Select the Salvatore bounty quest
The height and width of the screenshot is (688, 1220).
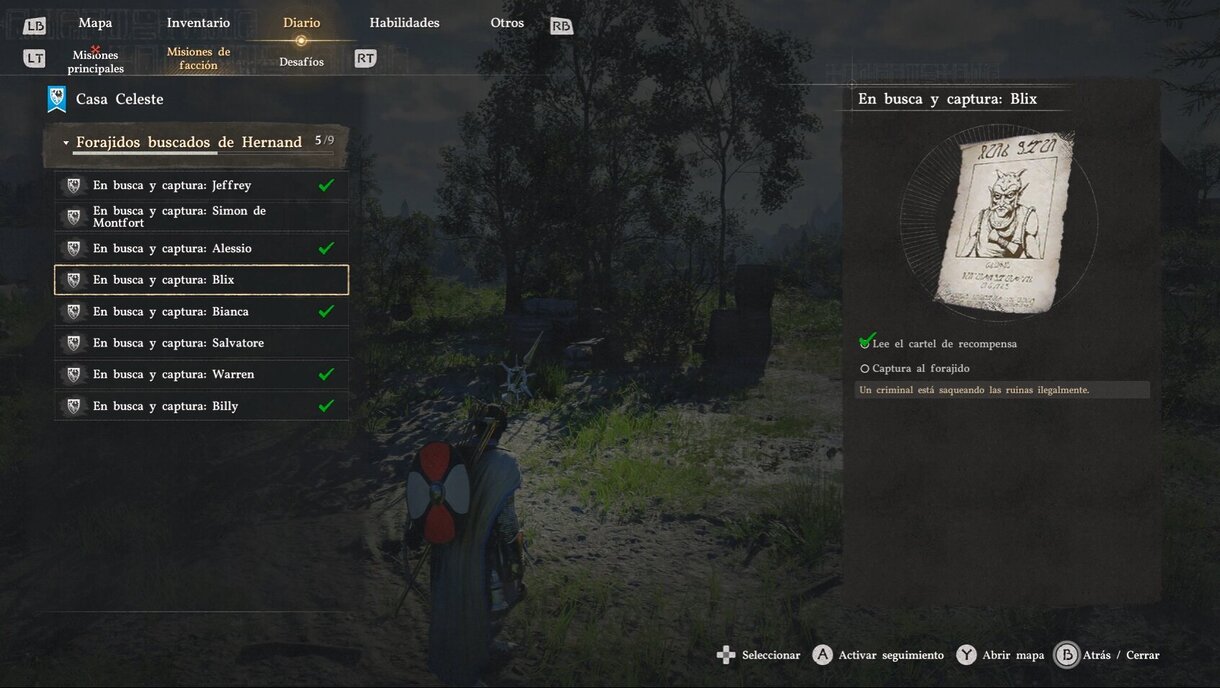pyautogui.click(x=201, y=343)
